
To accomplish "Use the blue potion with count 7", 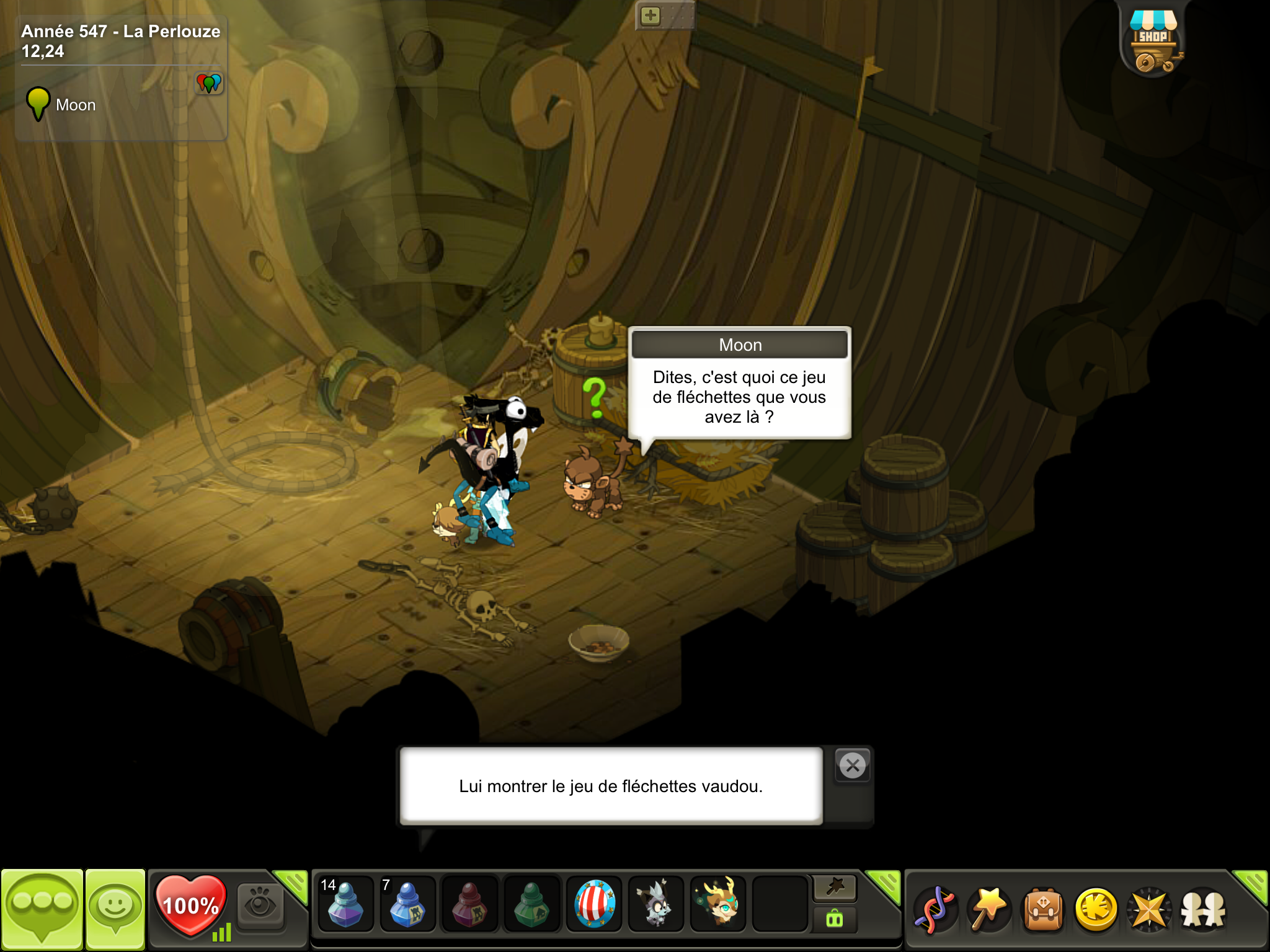I will click(x=407, y=905).
